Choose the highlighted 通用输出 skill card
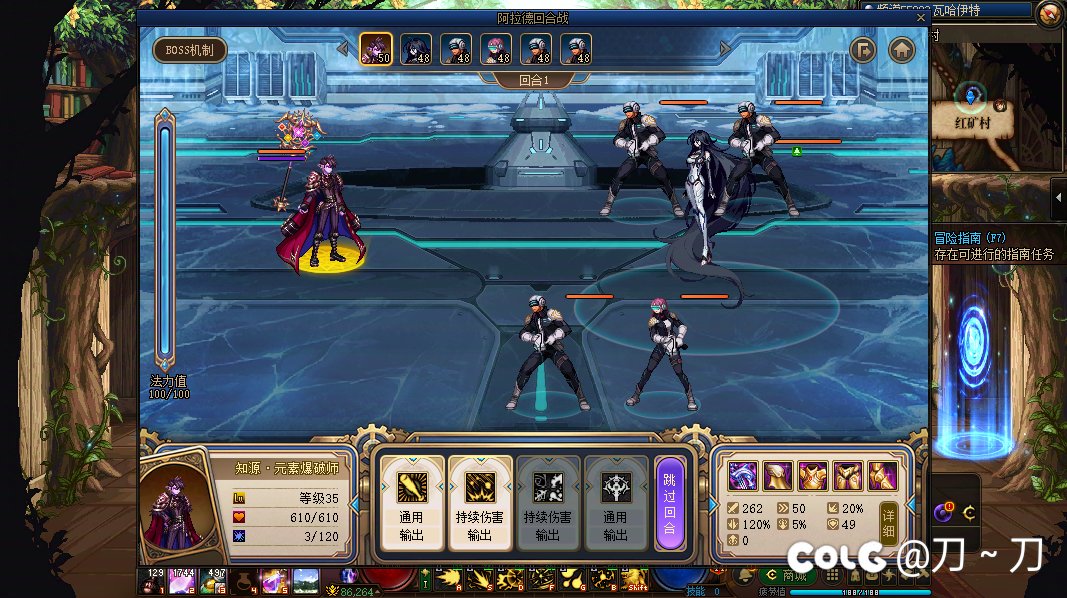Viewport: 1067px width, 598px height. pyautogui.click(x=412, y=502)
